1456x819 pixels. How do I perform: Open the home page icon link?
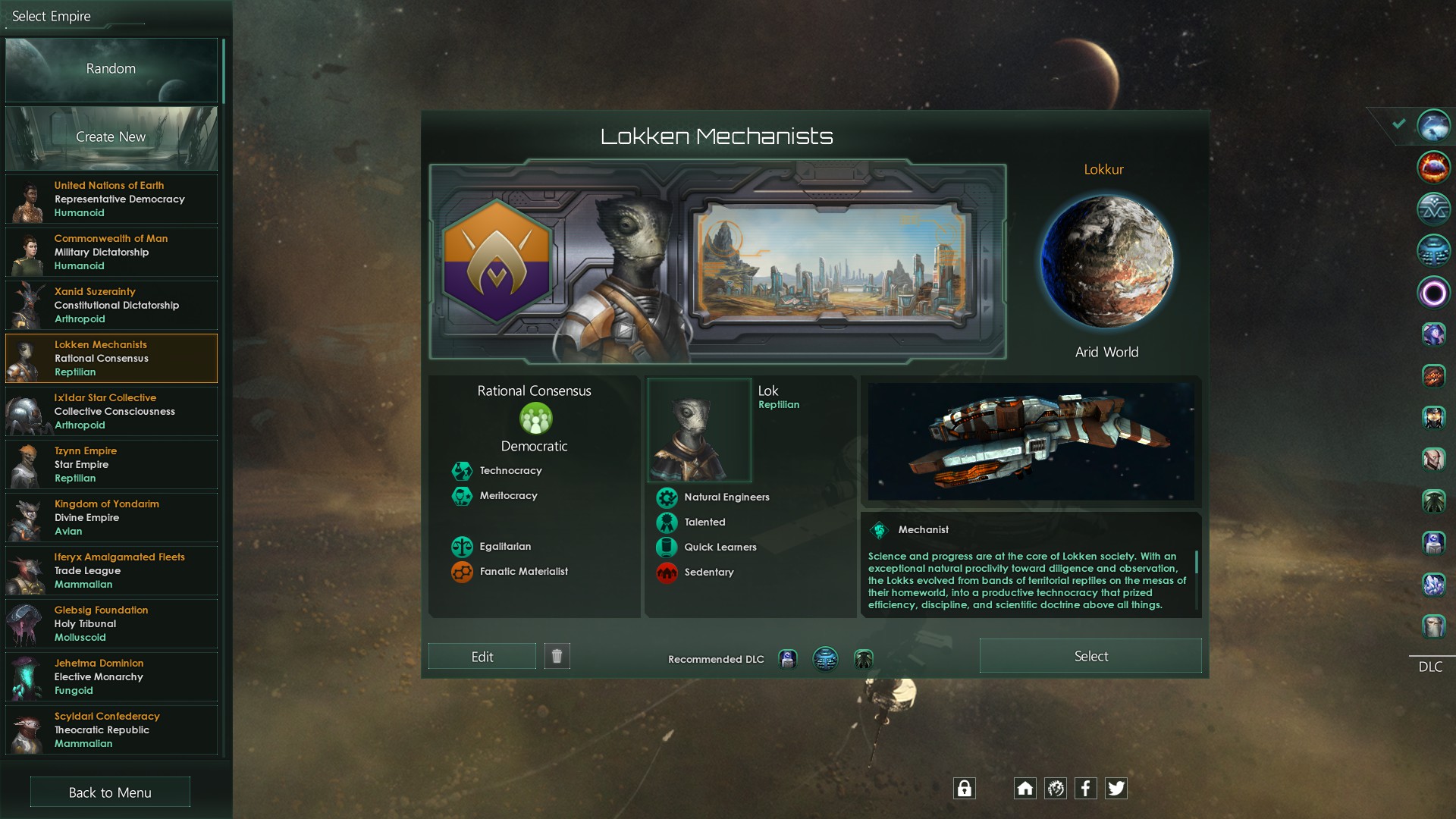pos(1025,789)
